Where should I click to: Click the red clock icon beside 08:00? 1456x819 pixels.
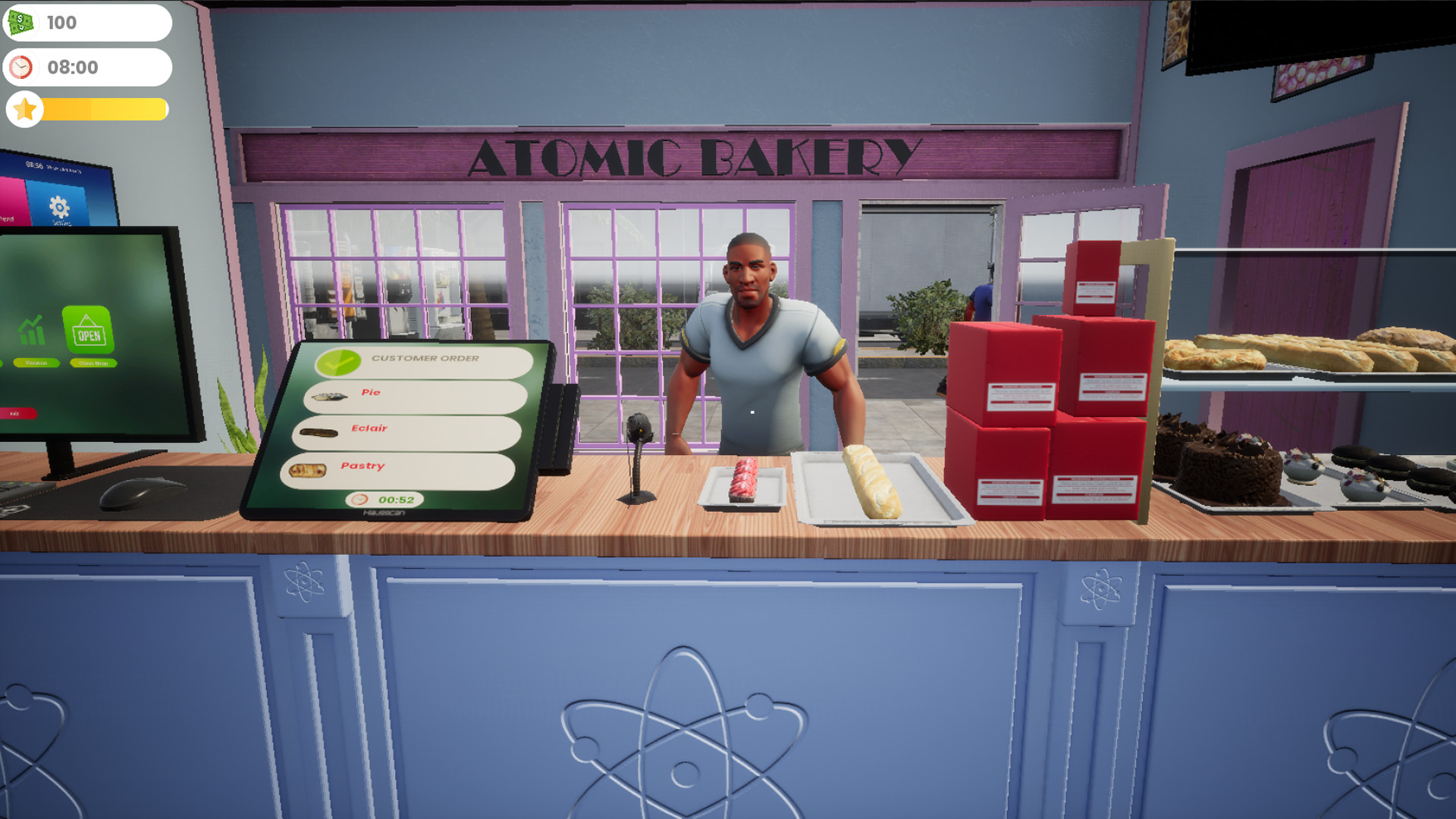pyautogui.click(x=21, y=67)
